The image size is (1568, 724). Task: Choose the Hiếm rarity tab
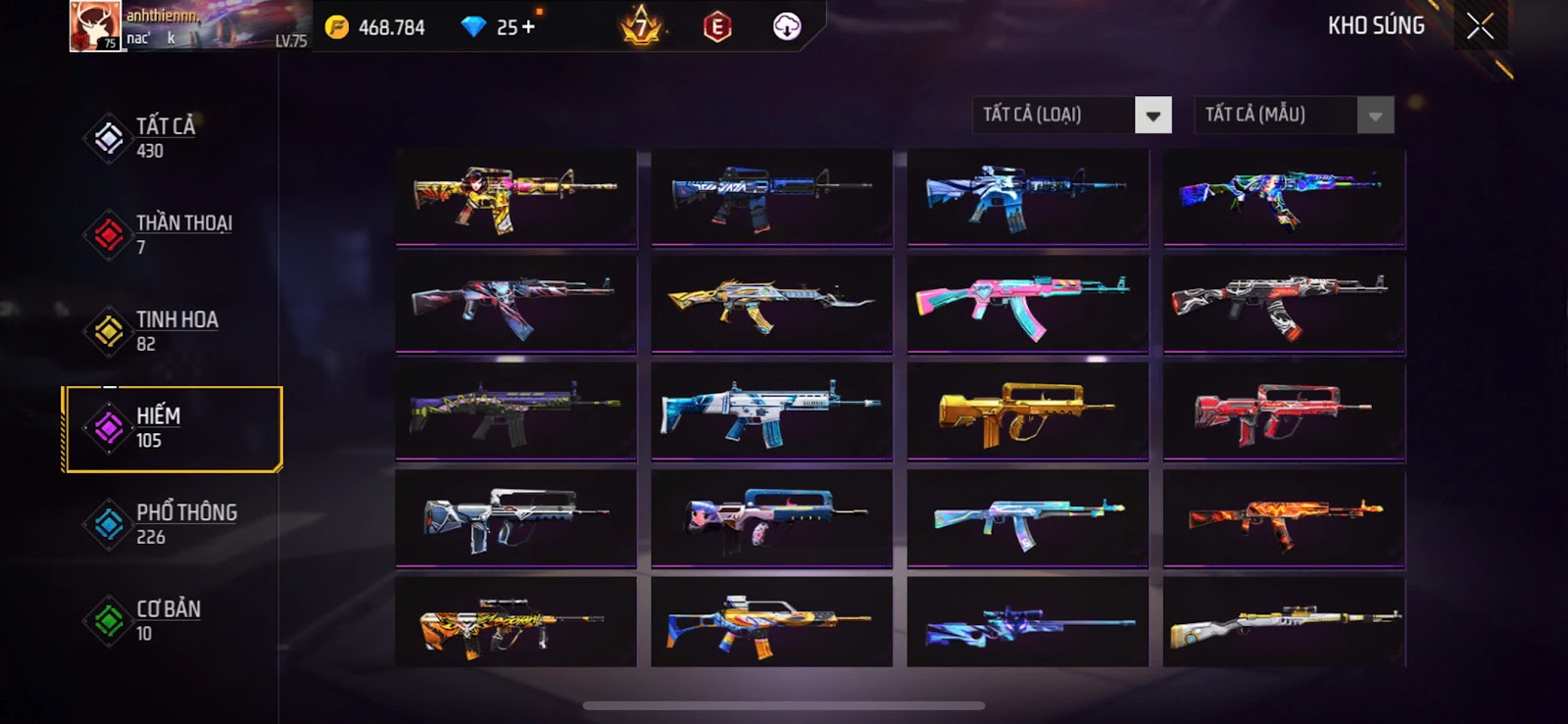click(171, 428)
